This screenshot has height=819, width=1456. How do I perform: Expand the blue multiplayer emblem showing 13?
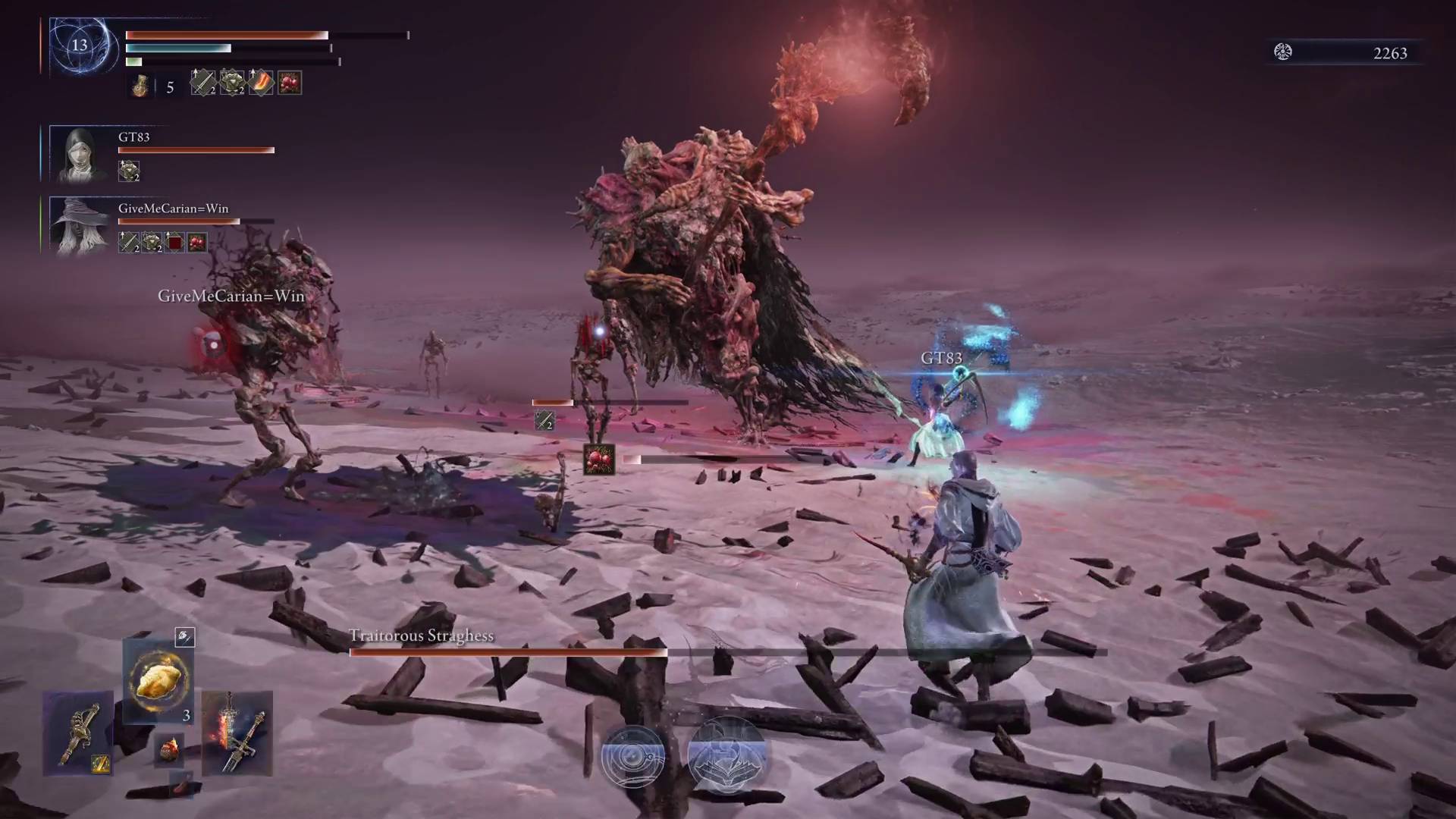click(80, 47)
